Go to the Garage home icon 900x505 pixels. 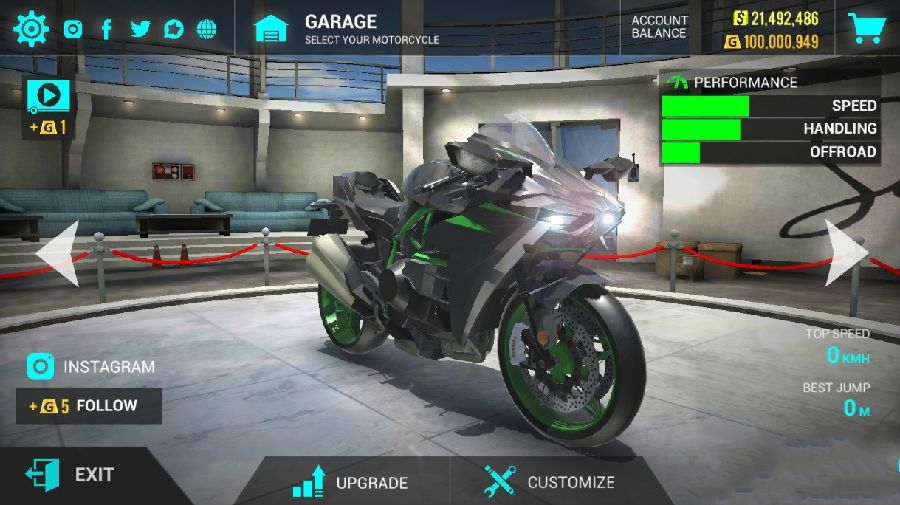pyautogui.click(x=271, y=29)
